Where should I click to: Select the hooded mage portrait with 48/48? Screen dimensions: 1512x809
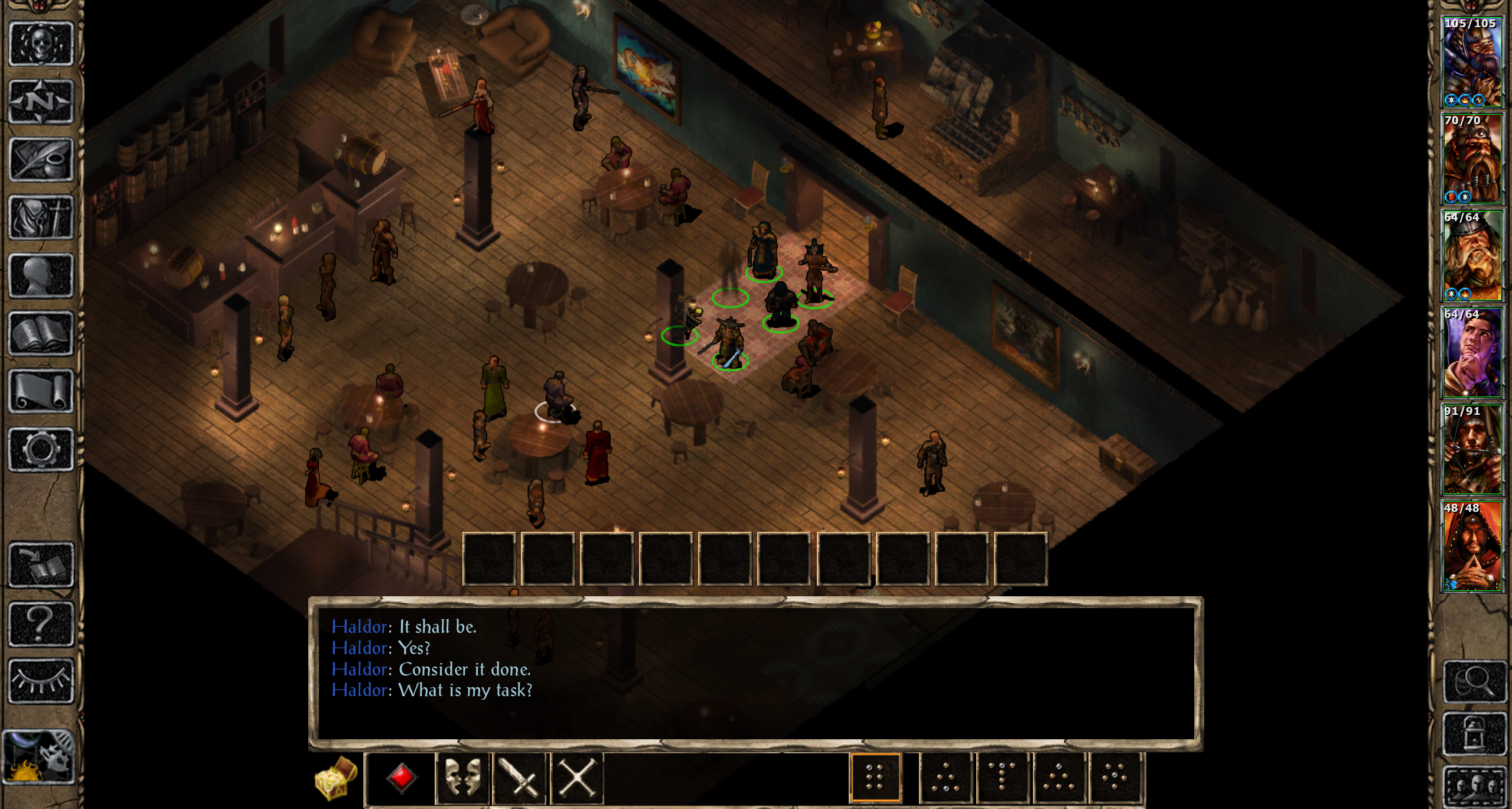(1472, 546)
